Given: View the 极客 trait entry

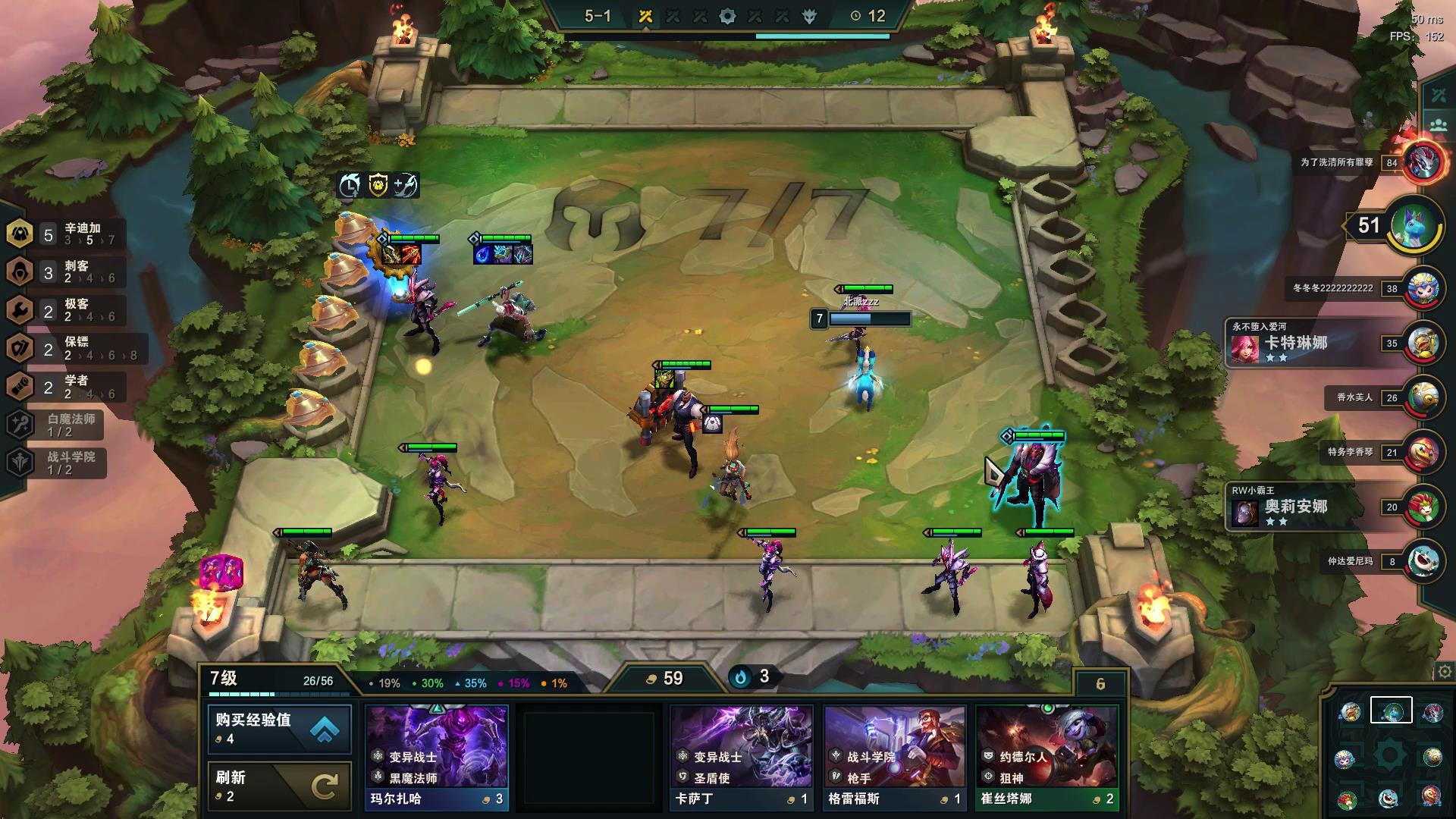Looking at the screenshot, I should click(64, 309).
